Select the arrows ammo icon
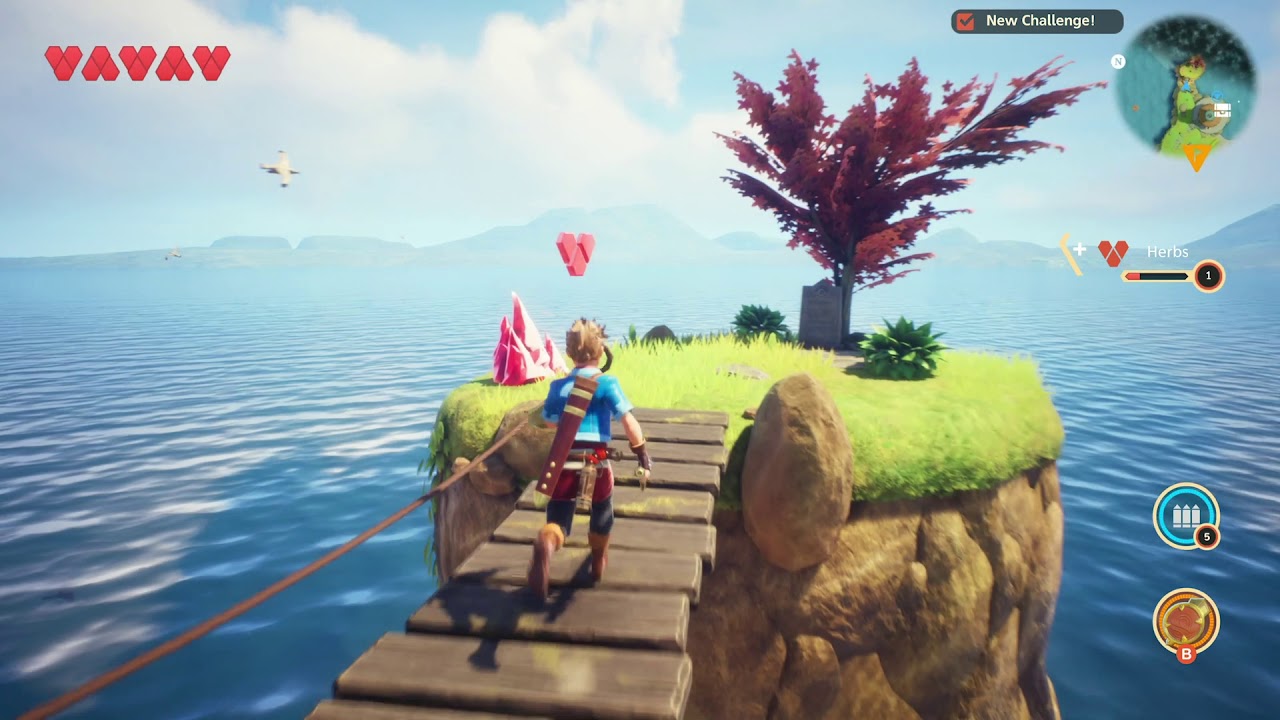The width and height of the screenshot is (1280, 720). point(1185,516)
